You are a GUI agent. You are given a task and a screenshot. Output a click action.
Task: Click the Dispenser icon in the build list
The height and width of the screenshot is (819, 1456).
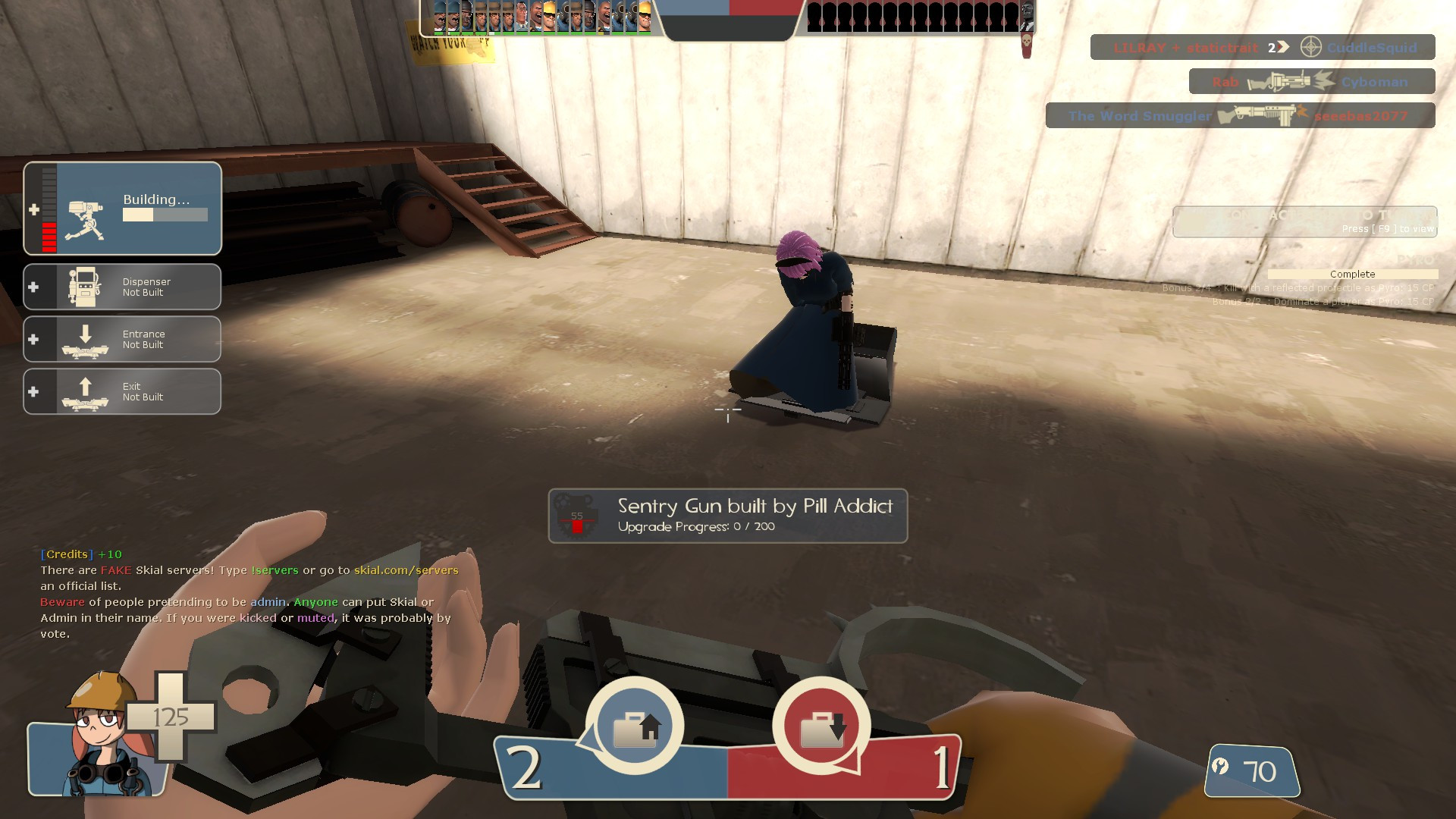[x=87, y=287]
